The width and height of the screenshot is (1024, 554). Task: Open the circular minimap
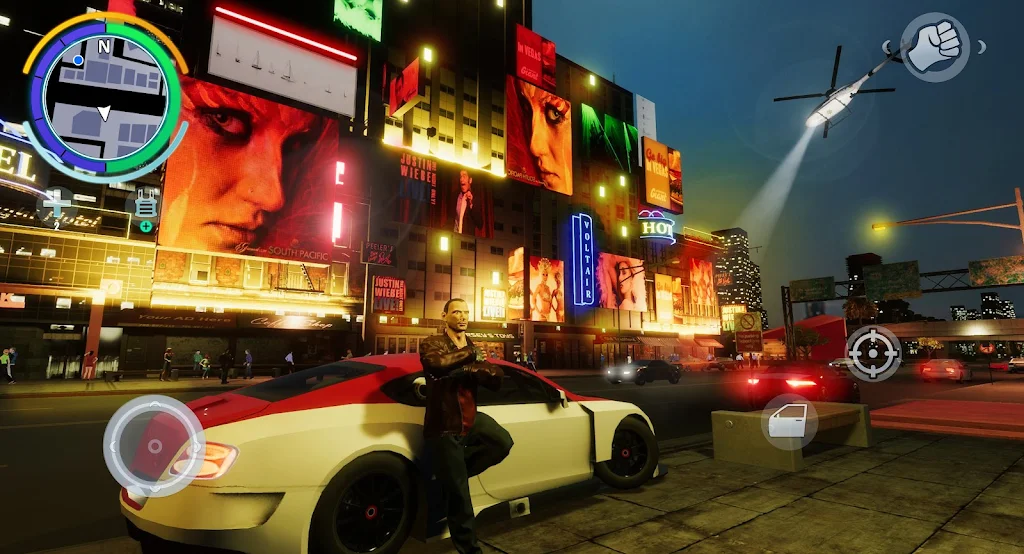tap(102, 98)
